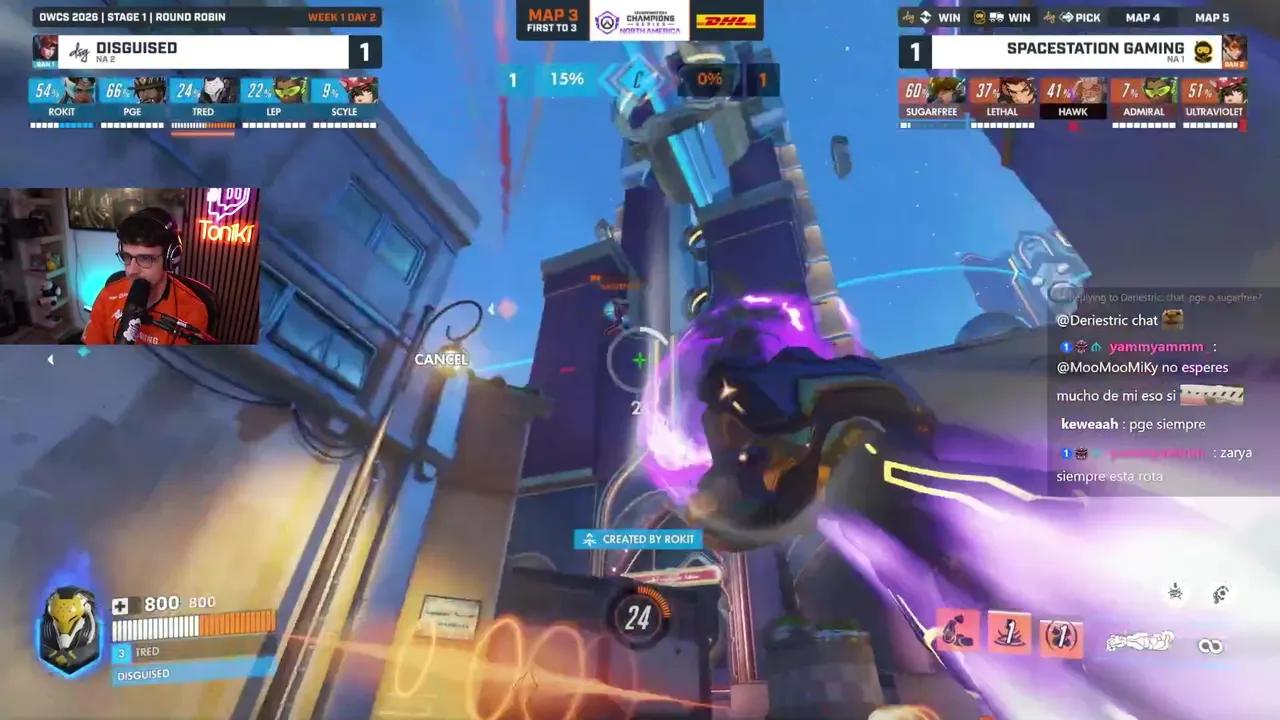Click the infinity ammo icon

click(1210, 645)
